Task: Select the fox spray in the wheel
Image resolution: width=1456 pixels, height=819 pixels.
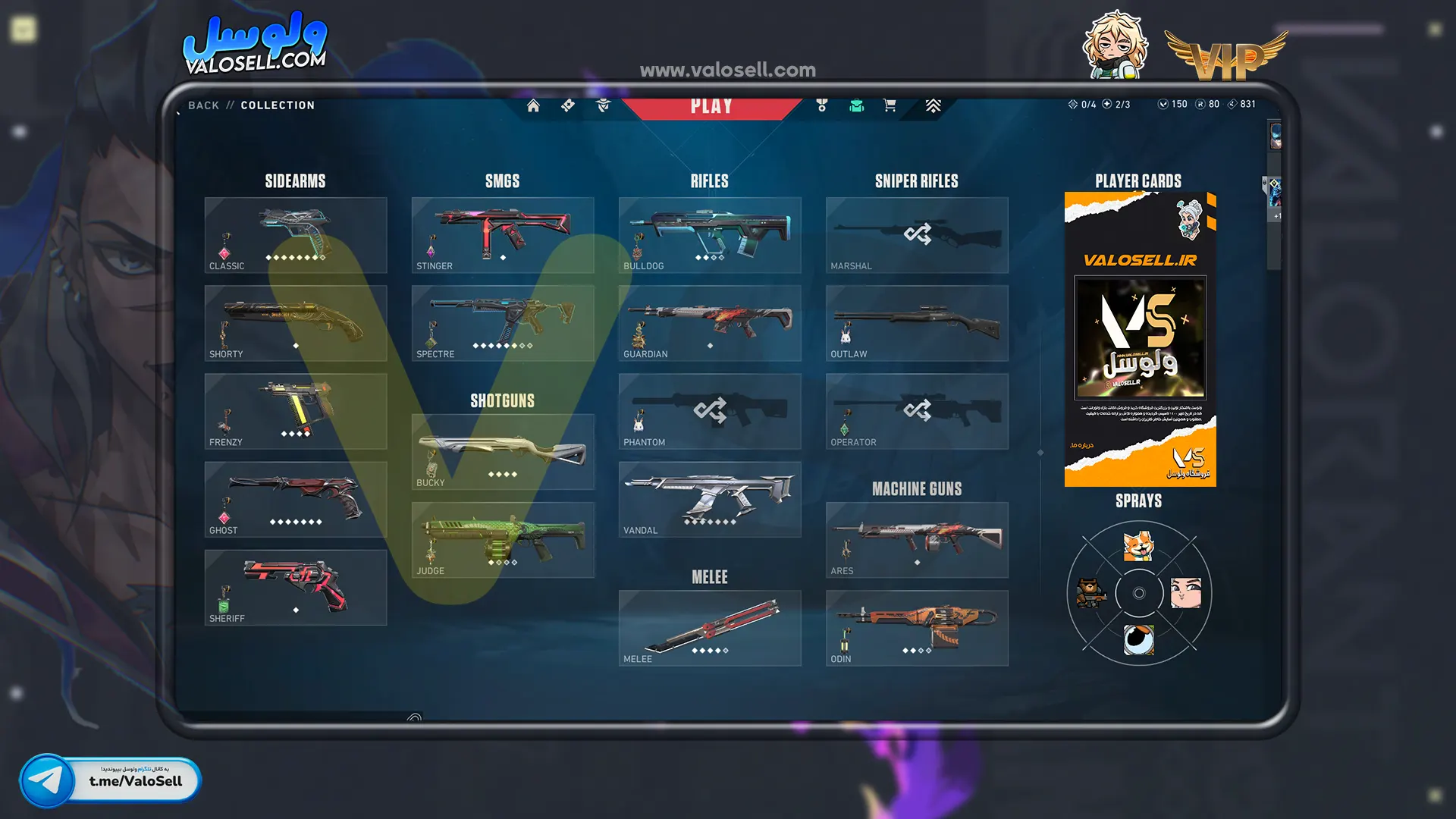Action: pyautogui.click(x=1138, y=546)
